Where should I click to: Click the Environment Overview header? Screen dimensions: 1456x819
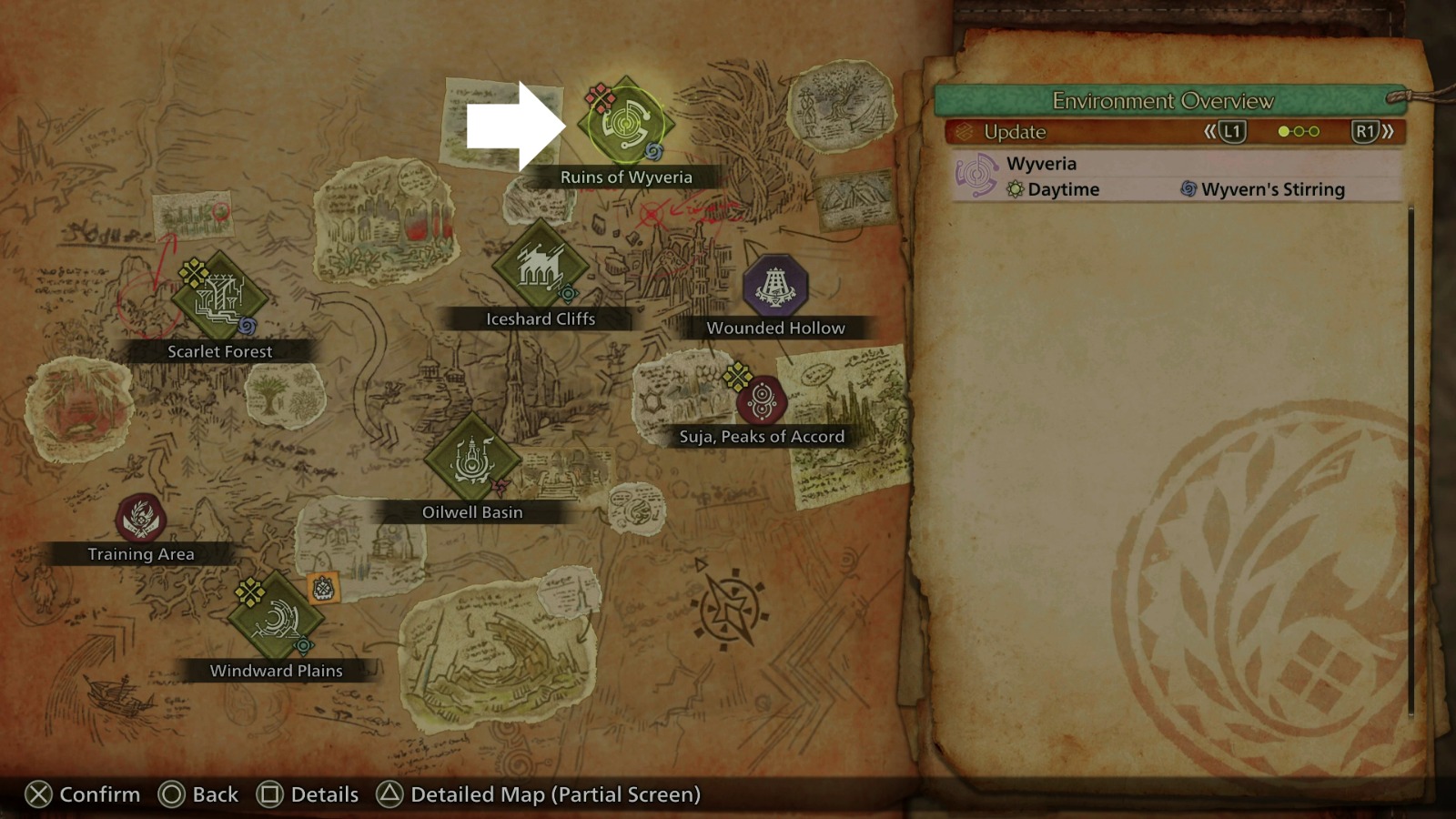tap(1165, 101)
